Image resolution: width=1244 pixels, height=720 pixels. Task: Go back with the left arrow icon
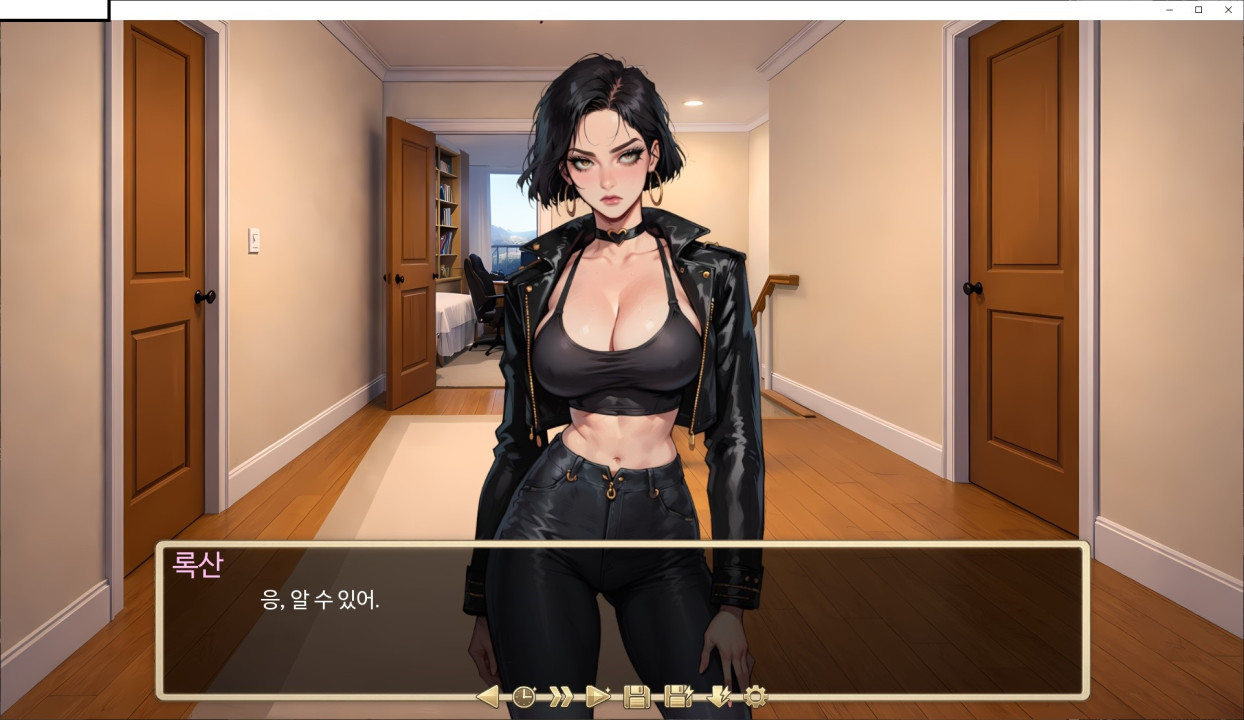[x=488, y=697]
